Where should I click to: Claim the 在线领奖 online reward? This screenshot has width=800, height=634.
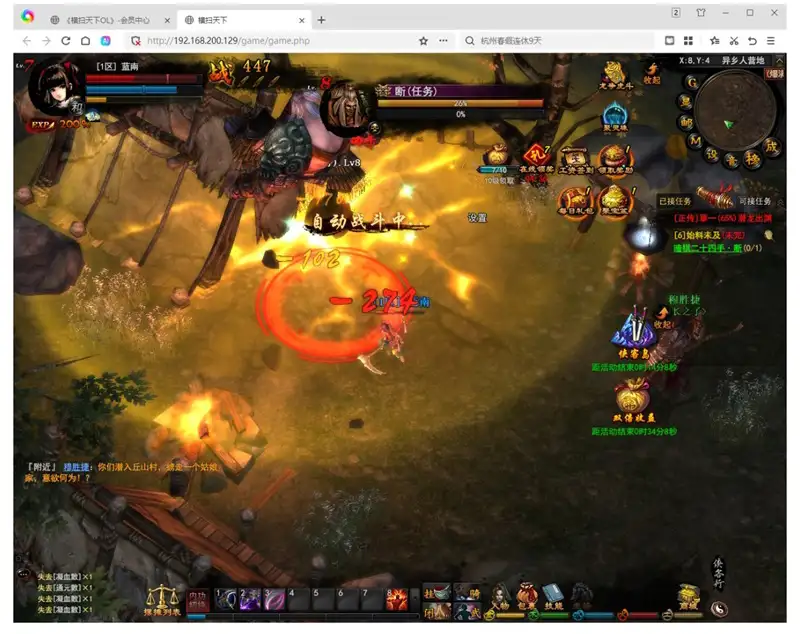537,158
